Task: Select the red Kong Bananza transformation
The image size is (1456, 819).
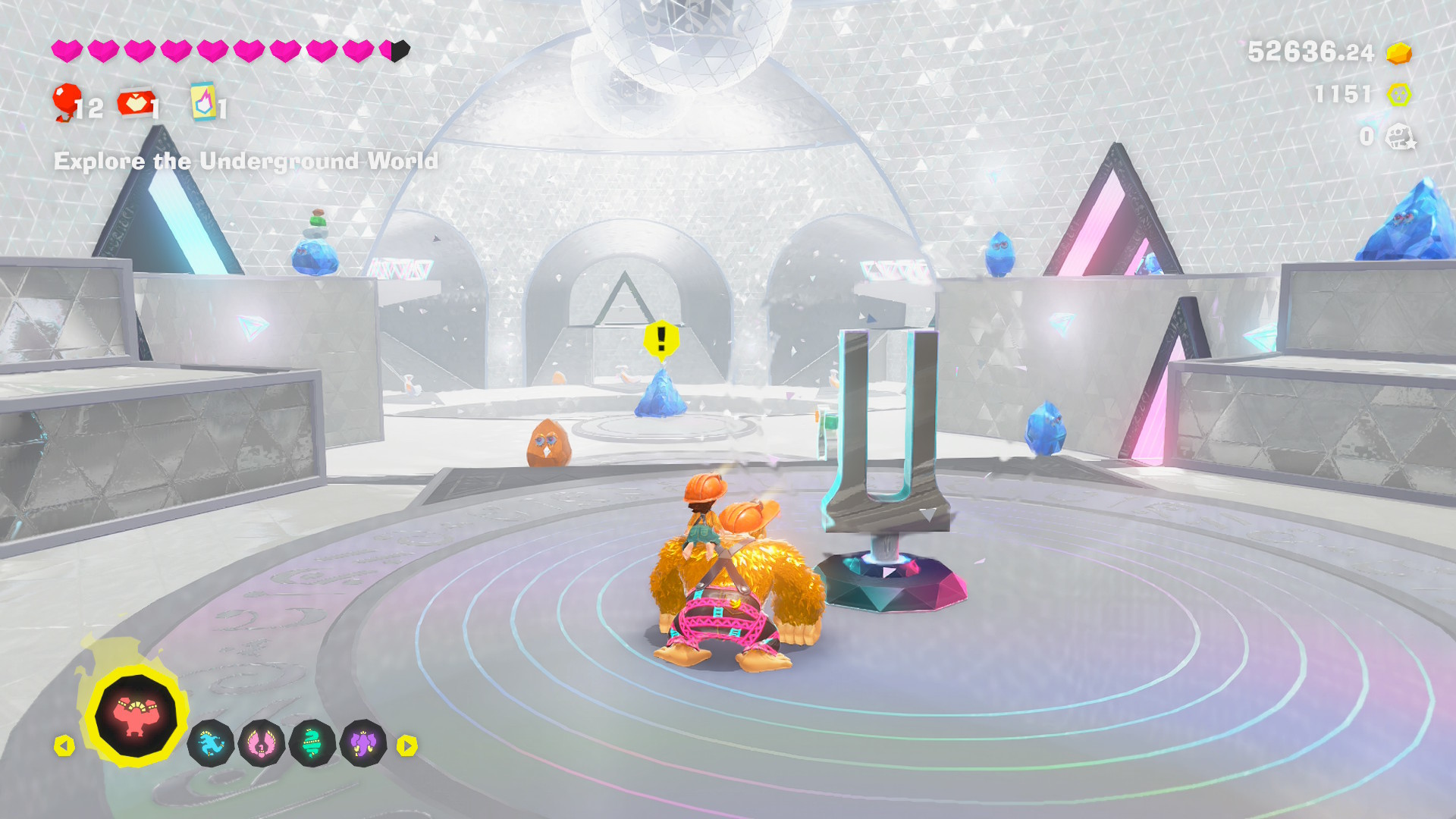Action: coord(136,716)
